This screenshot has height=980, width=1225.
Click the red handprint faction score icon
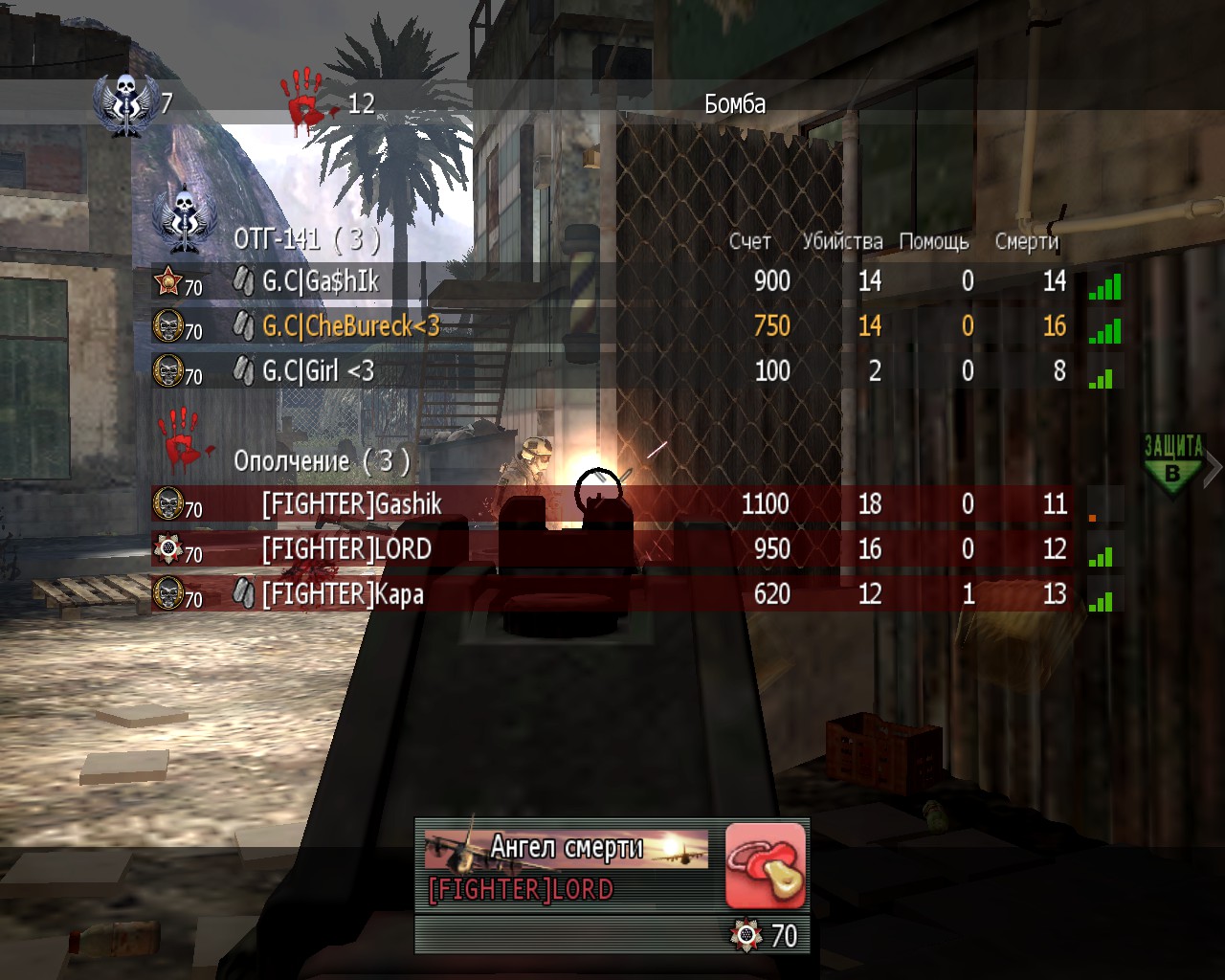coord(304,100)
